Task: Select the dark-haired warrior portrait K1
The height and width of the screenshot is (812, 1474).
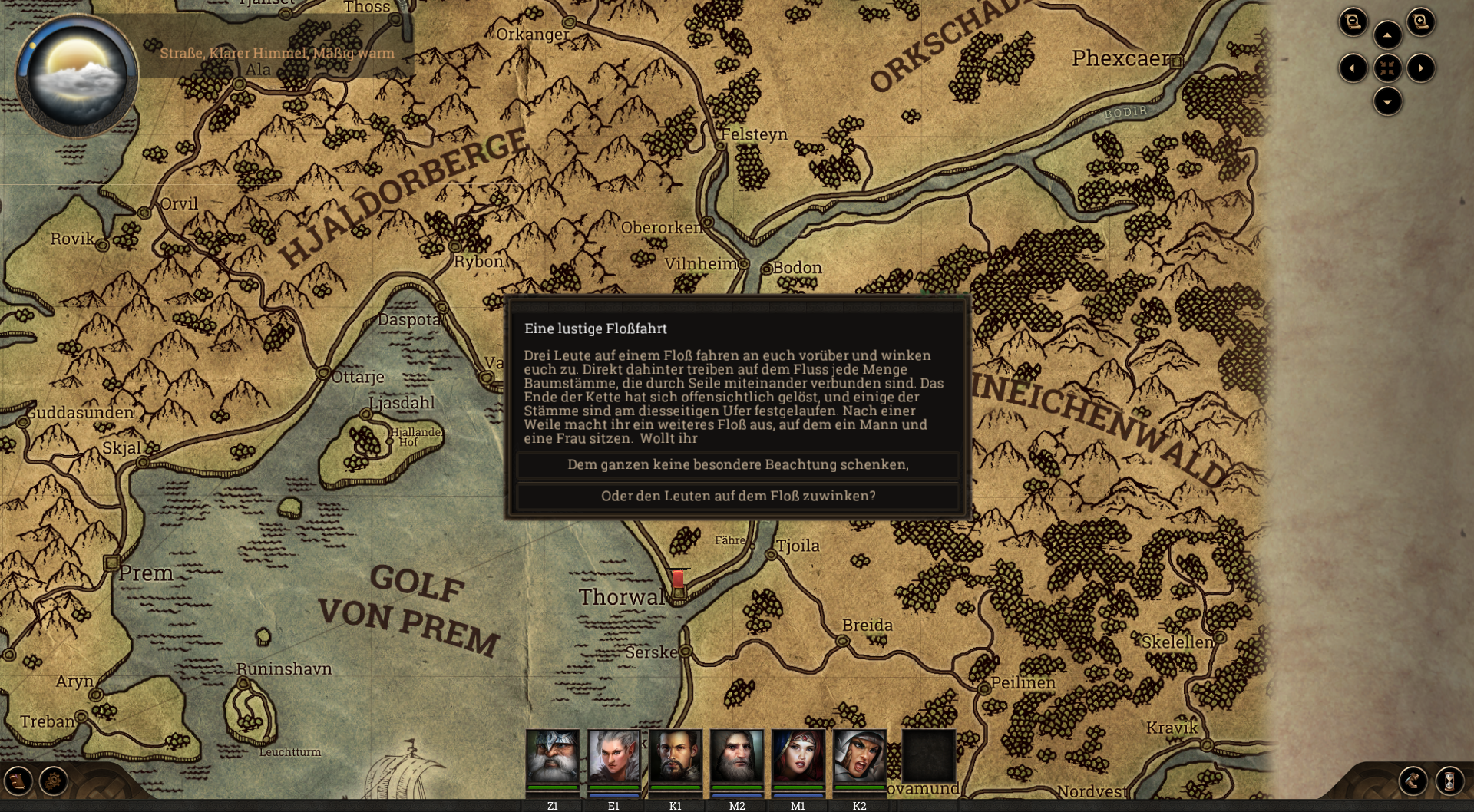Action: click(675, 756)
